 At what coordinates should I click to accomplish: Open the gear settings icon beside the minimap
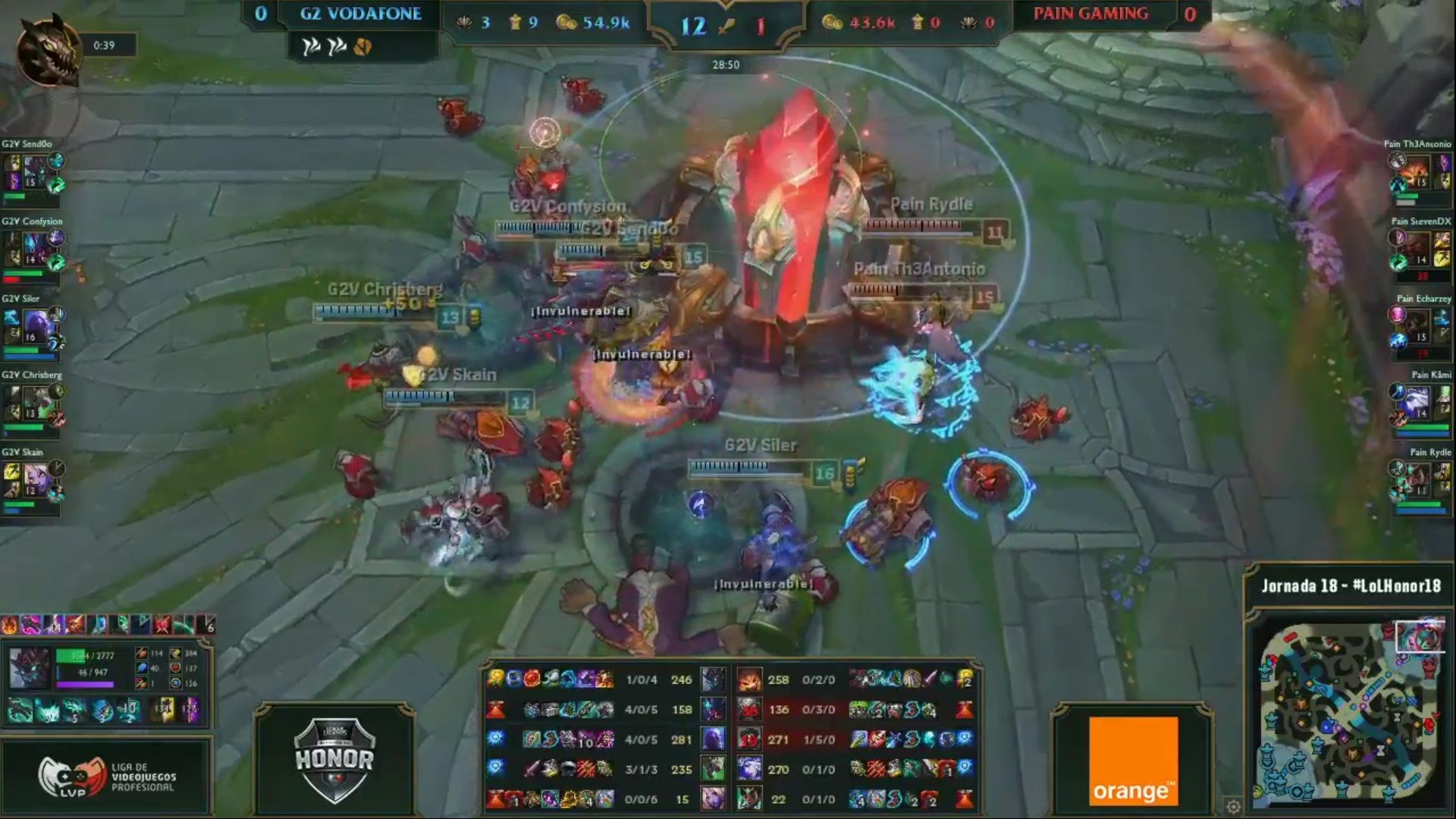tap(1233, 806)
